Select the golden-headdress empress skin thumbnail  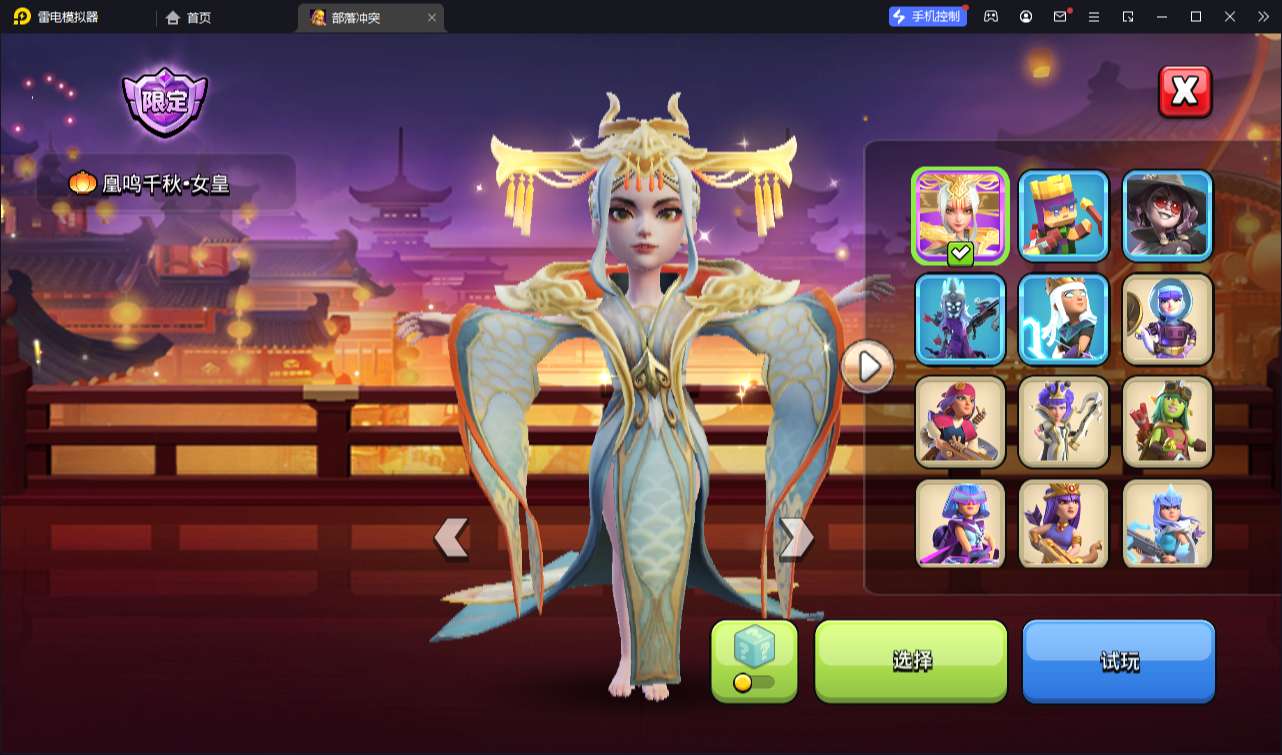point(960,215)
